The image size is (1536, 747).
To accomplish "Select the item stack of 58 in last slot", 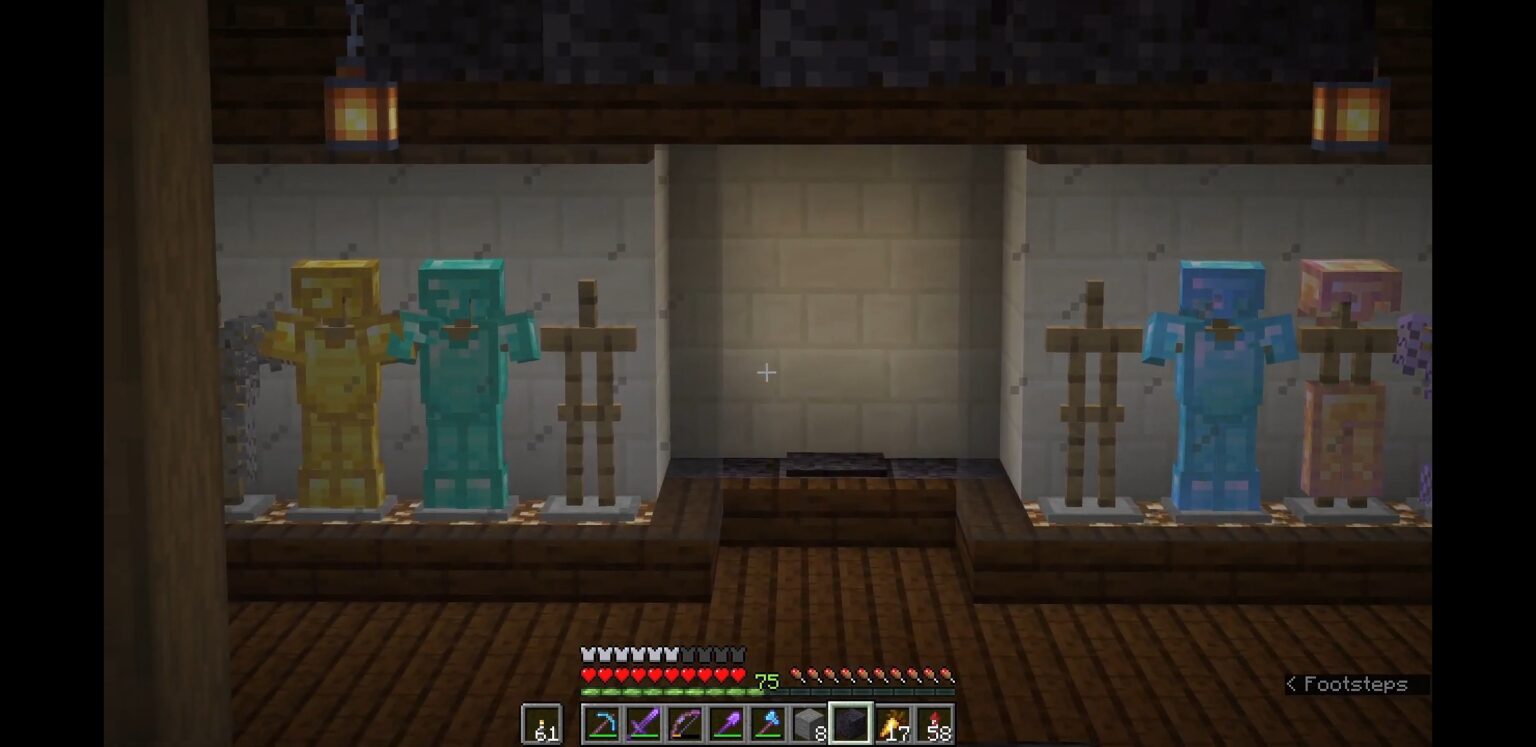I will point(937,722).
